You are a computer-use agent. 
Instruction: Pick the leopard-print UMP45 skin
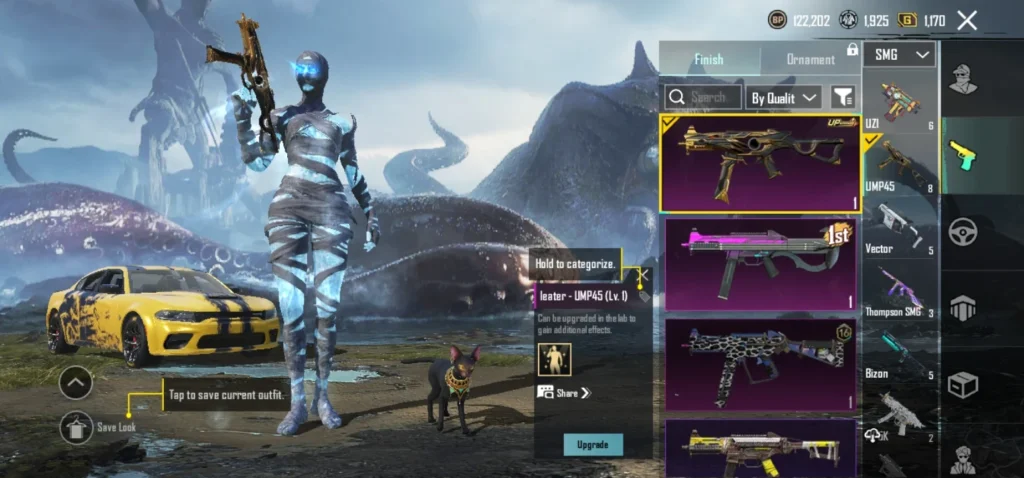[x=759, y=364]
